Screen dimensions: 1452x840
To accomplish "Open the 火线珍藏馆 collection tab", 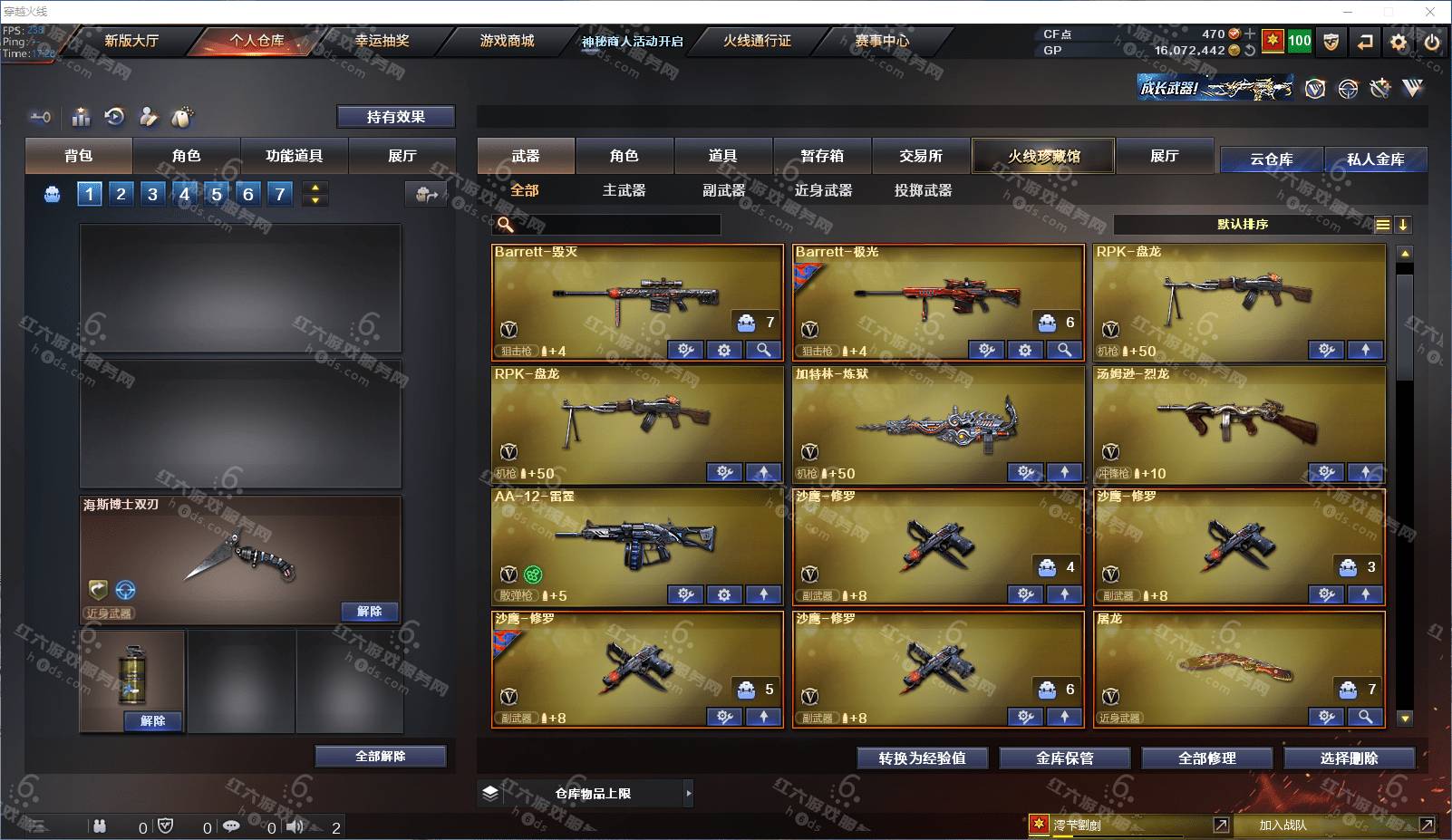I will [x=1043, y=156].
